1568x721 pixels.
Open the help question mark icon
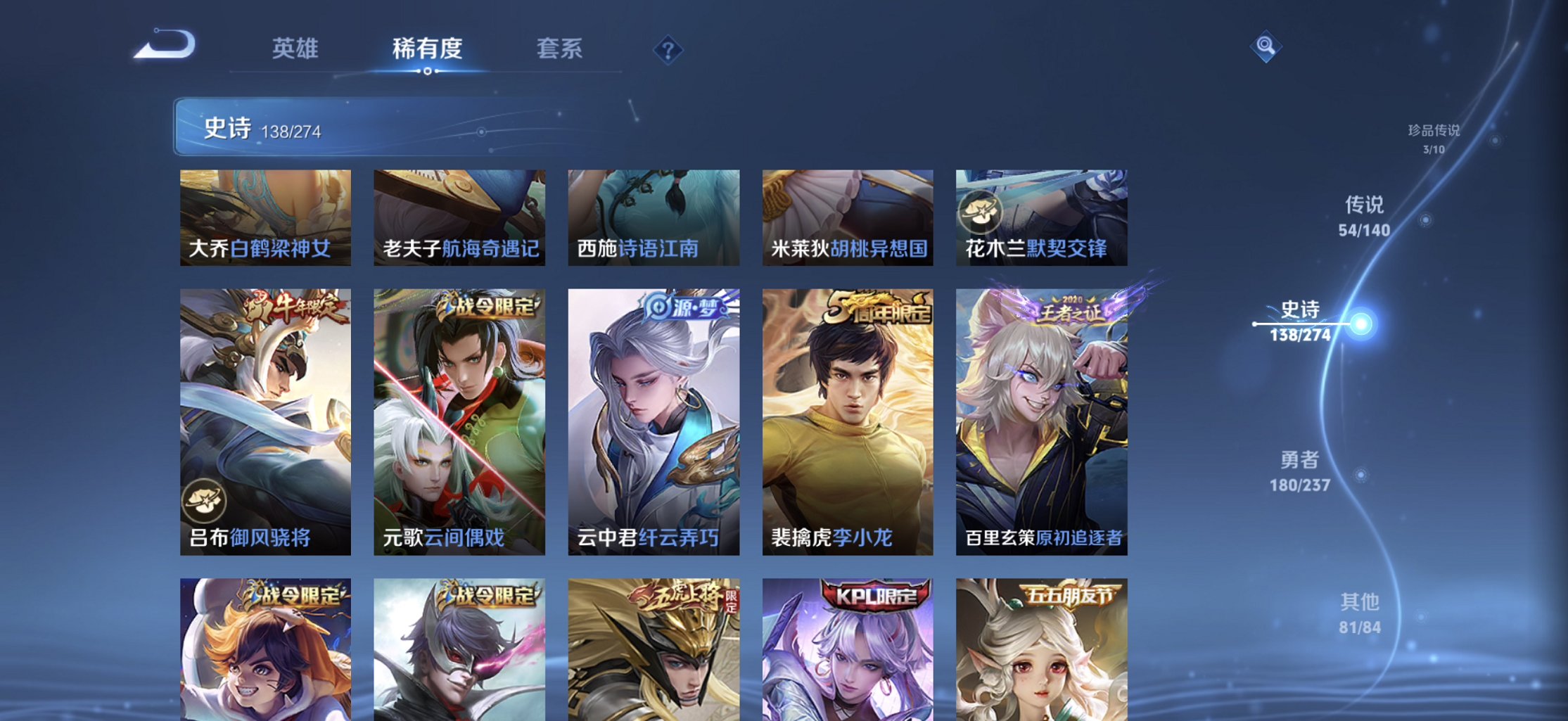coord(669,49)
